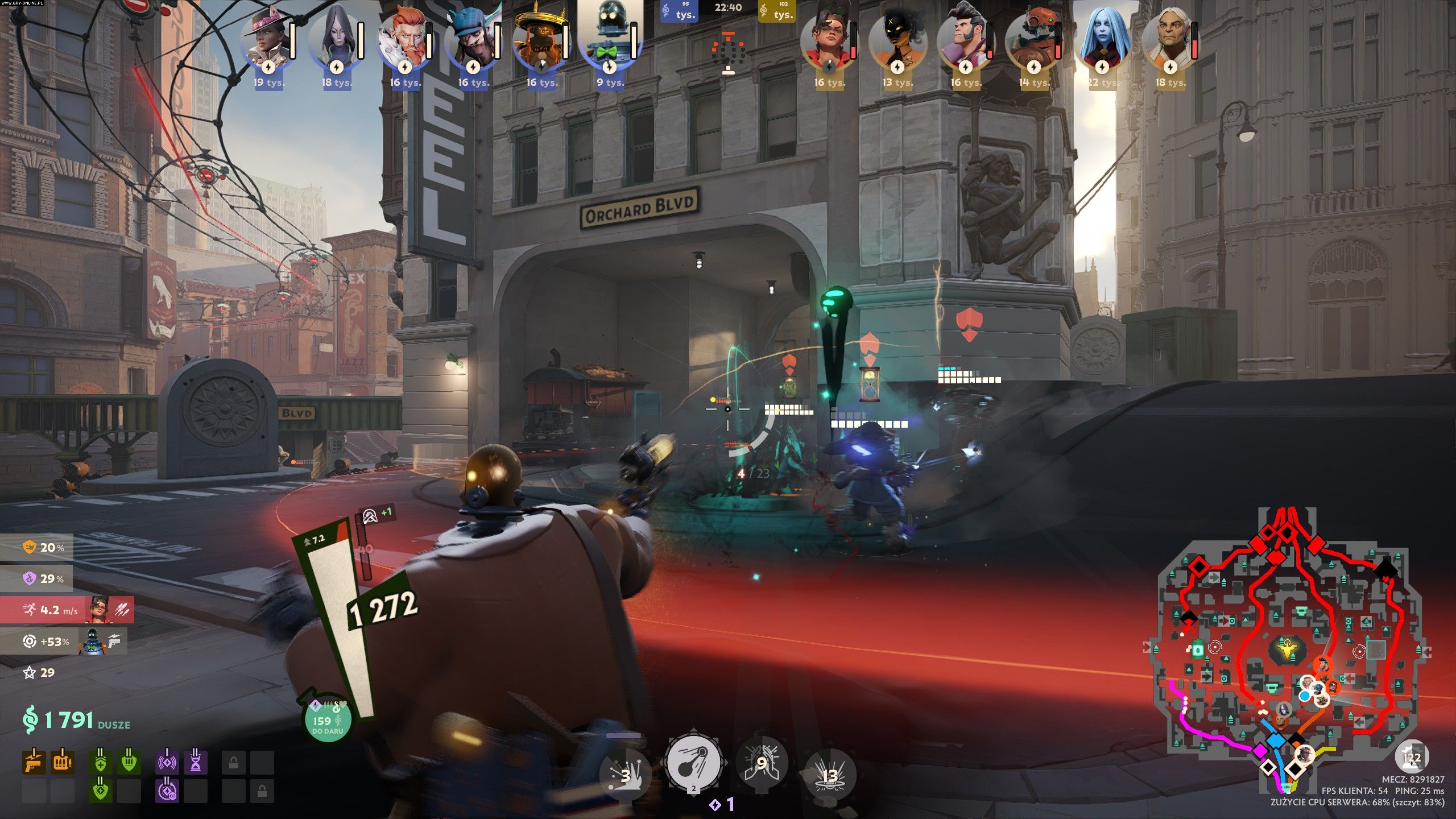Viewport: 1456px width, 819px height.
Task: Activate the purple hourglass spirit item
Action: (196, 762)
